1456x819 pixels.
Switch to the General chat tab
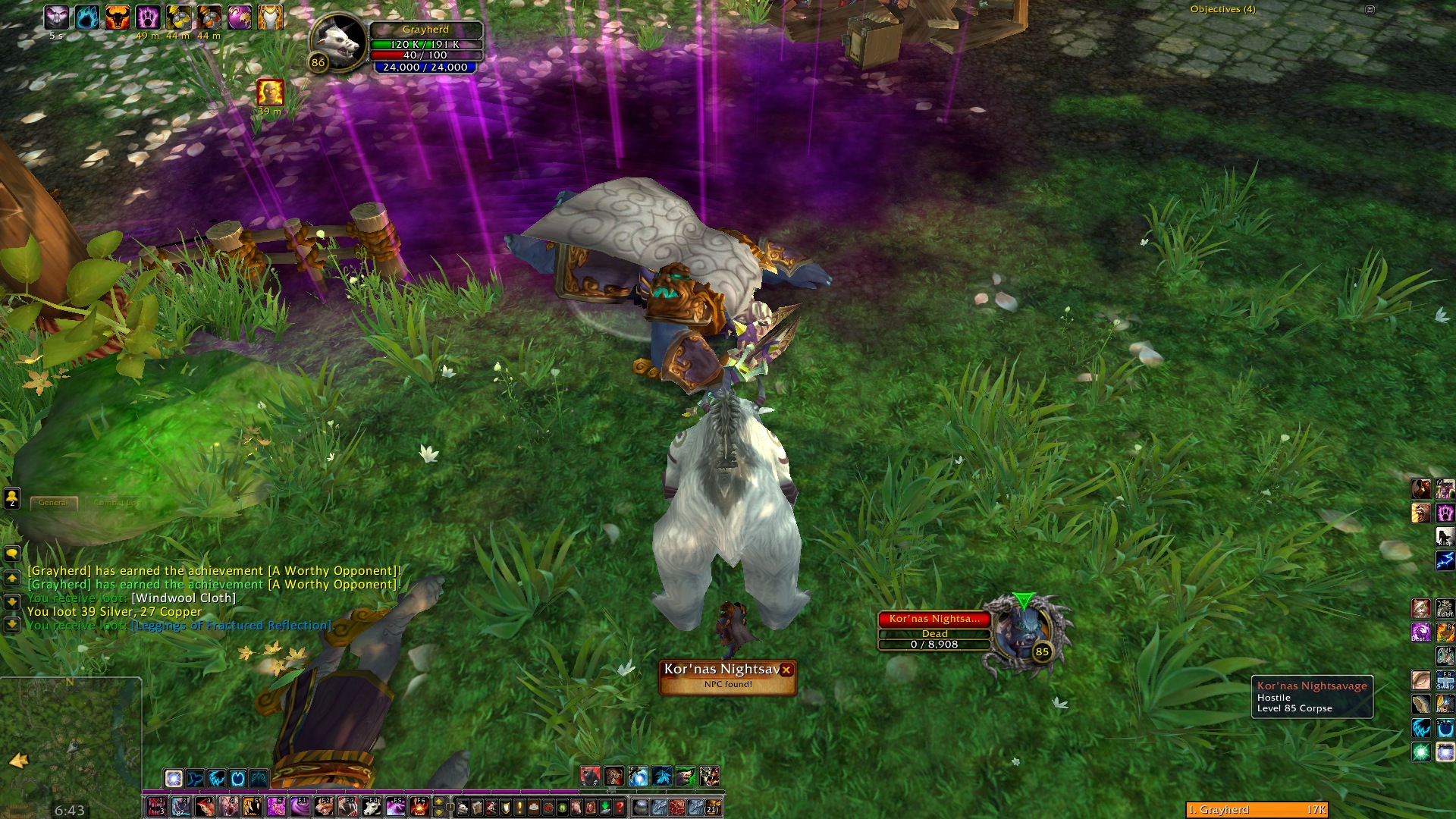pyautogui.click(x=53, y=502)
